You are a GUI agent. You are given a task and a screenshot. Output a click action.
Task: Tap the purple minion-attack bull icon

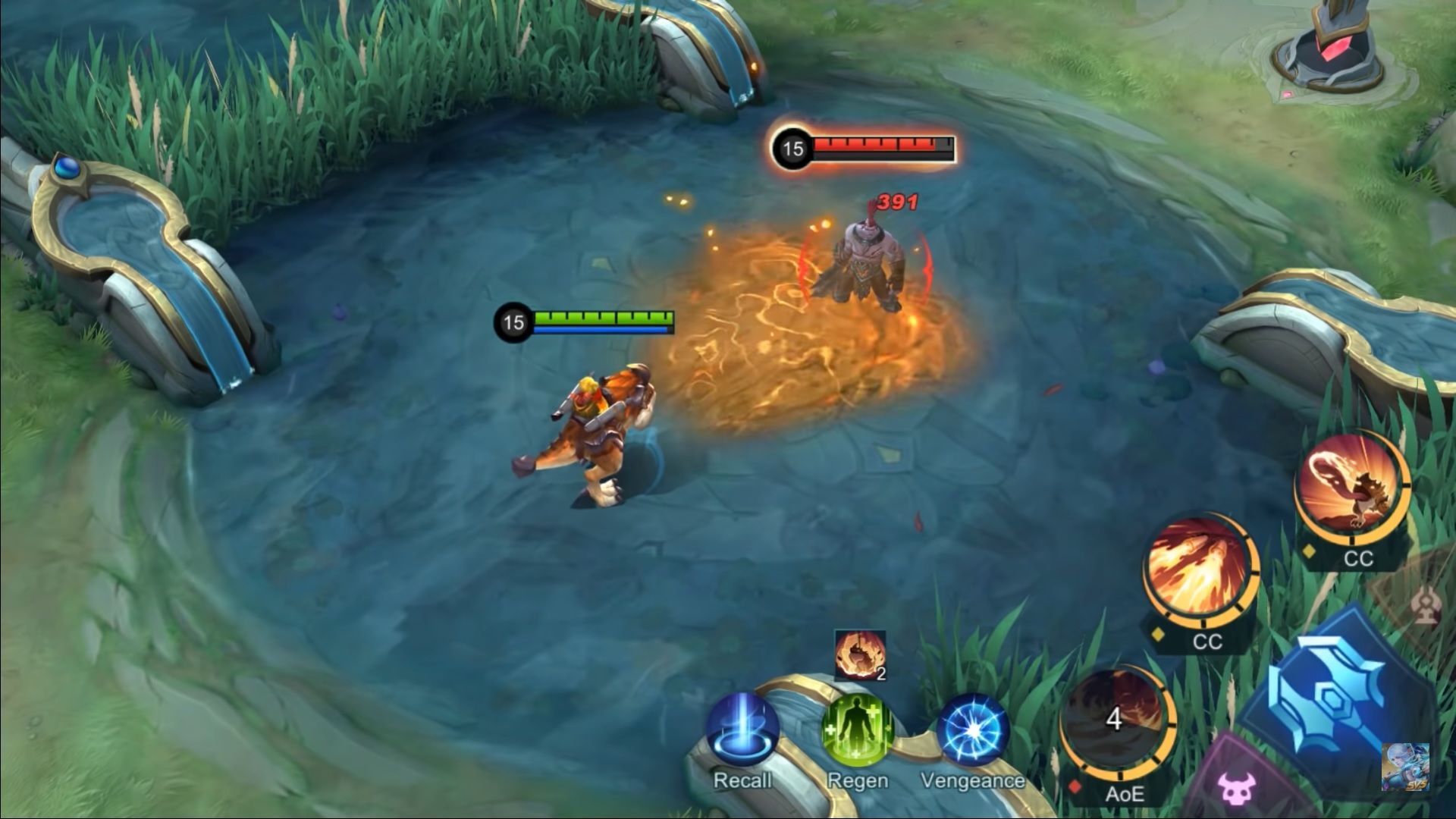tap(1237, 789)
